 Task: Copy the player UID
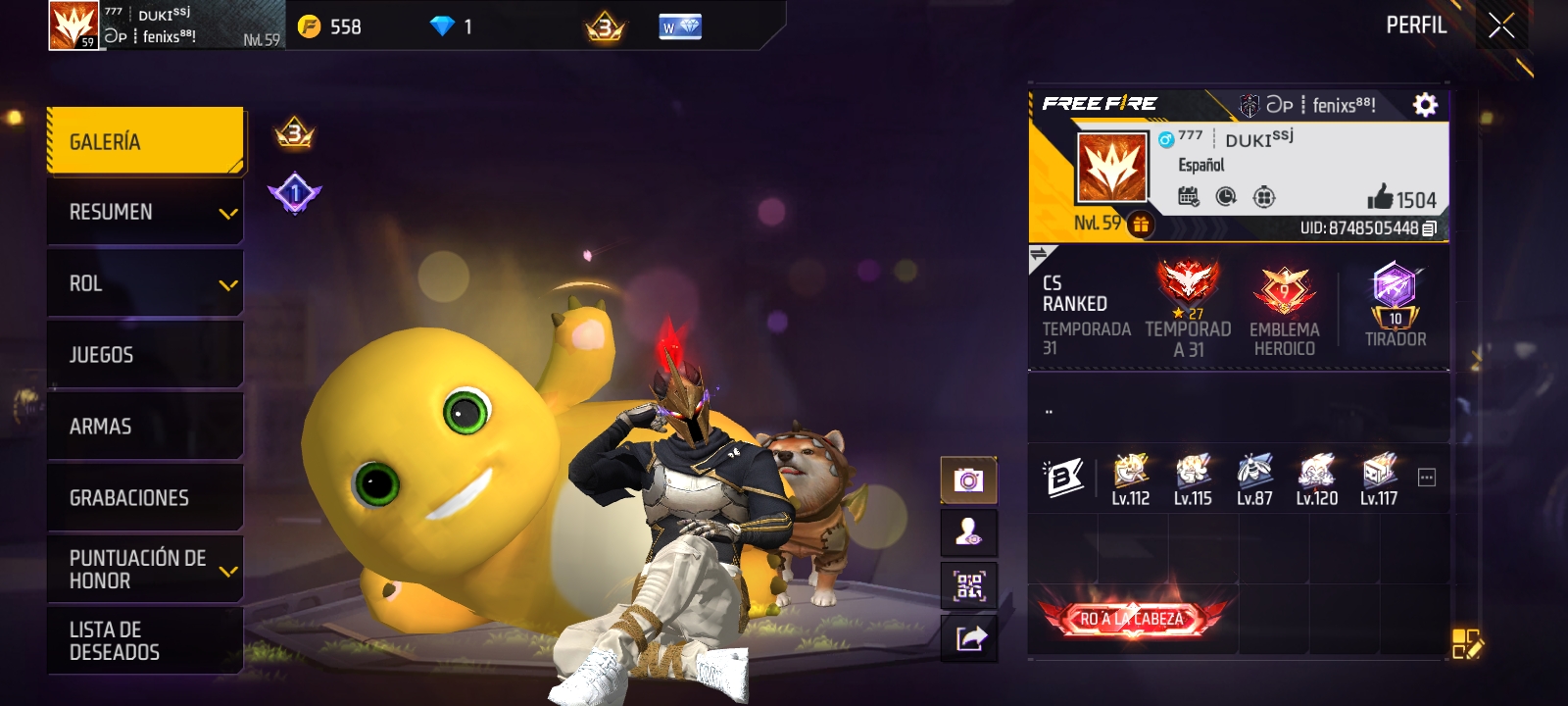point(1430,228)
